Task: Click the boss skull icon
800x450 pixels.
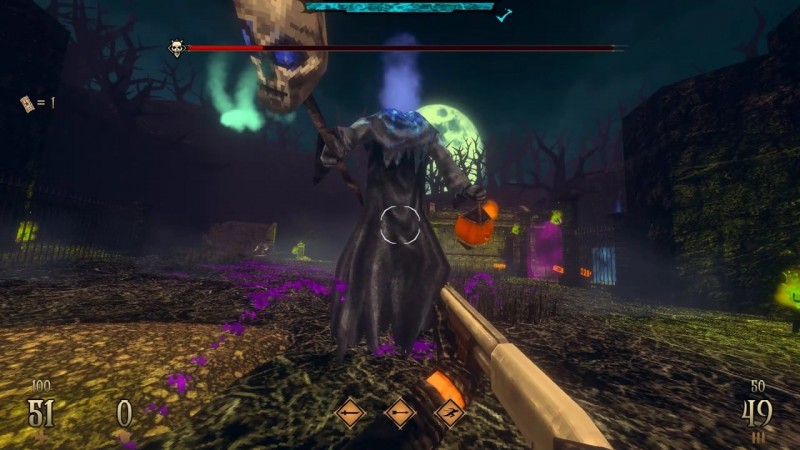Action: (x=177, y=47)
